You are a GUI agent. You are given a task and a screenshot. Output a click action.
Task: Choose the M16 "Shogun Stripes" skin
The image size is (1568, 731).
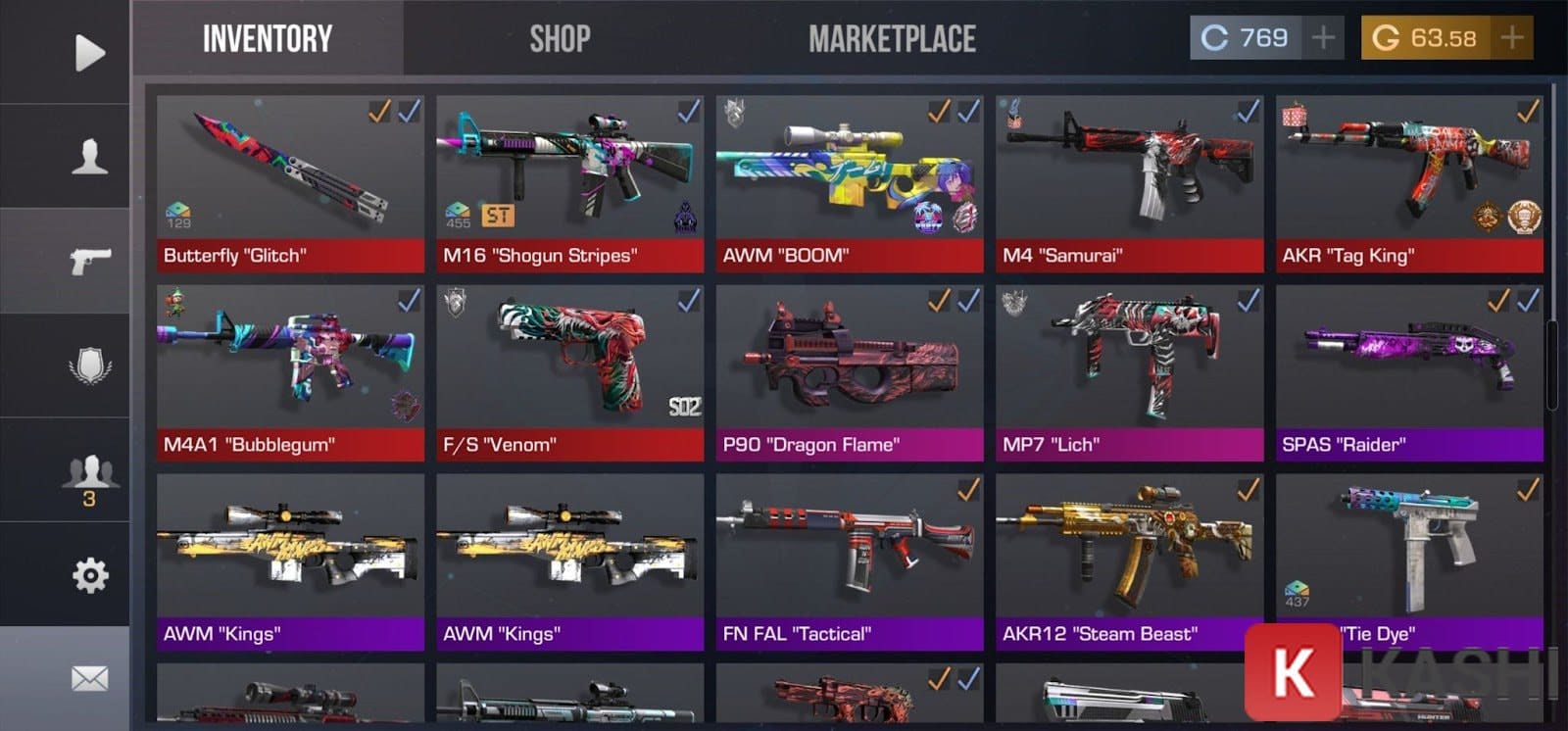click(569, 183)
